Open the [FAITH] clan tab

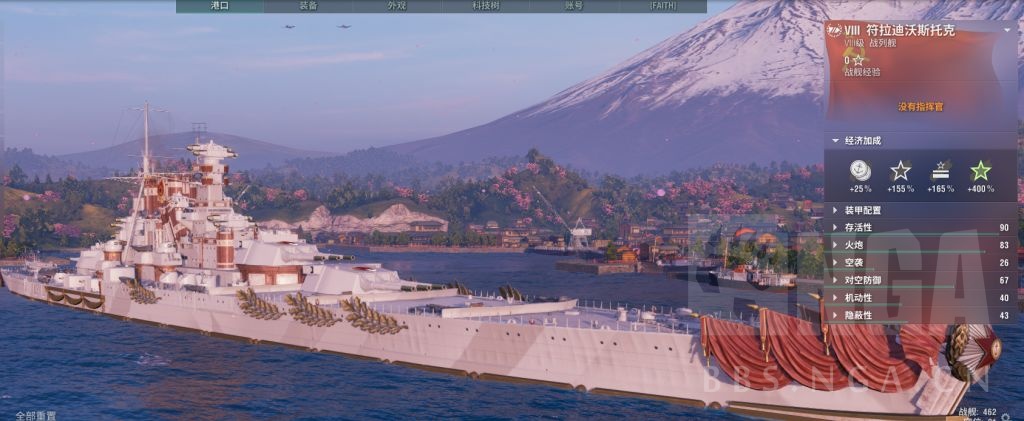[662, 6]
